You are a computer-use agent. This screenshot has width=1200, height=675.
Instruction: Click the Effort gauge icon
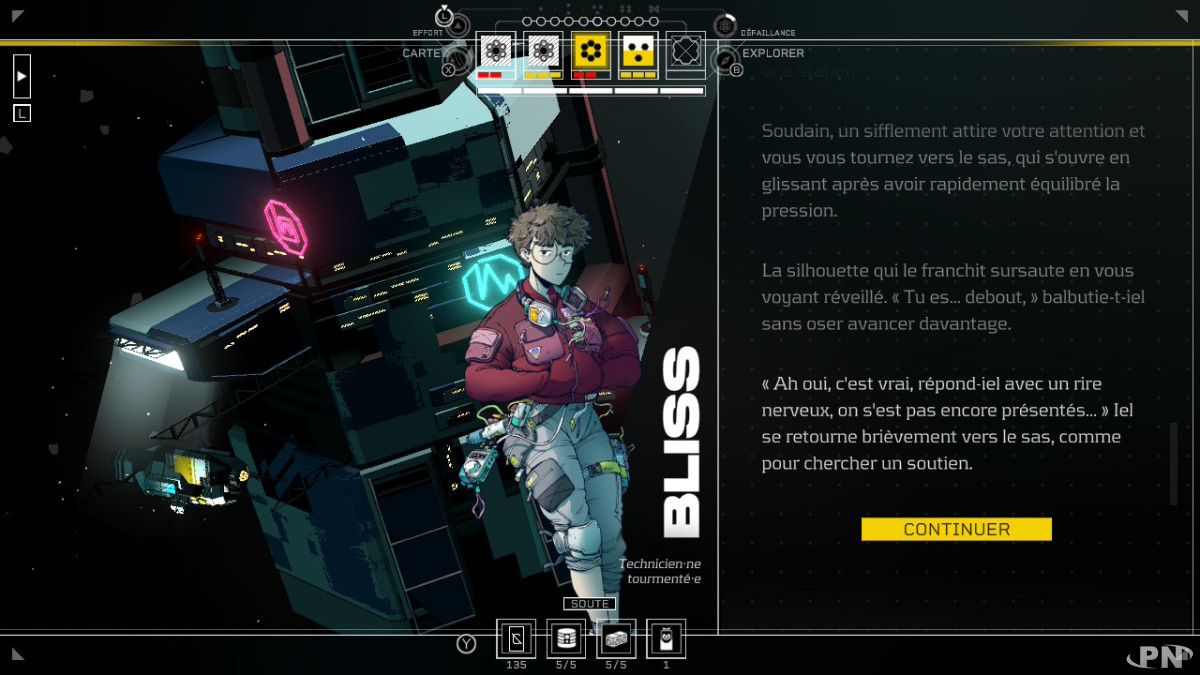click(x=455, y=25)
